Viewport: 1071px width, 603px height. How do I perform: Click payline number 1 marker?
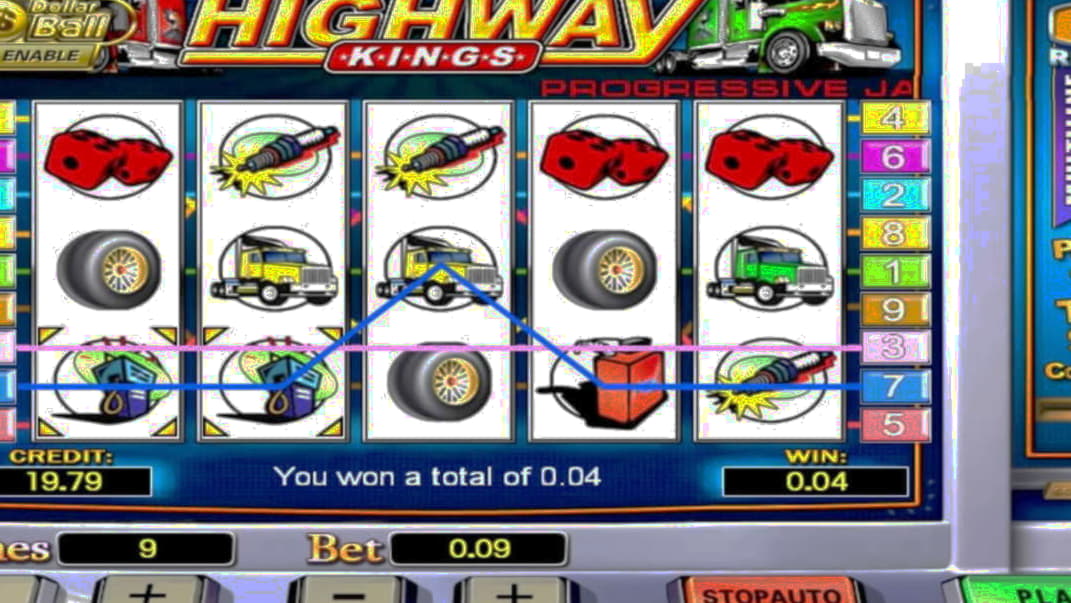(x=894, y=271)
